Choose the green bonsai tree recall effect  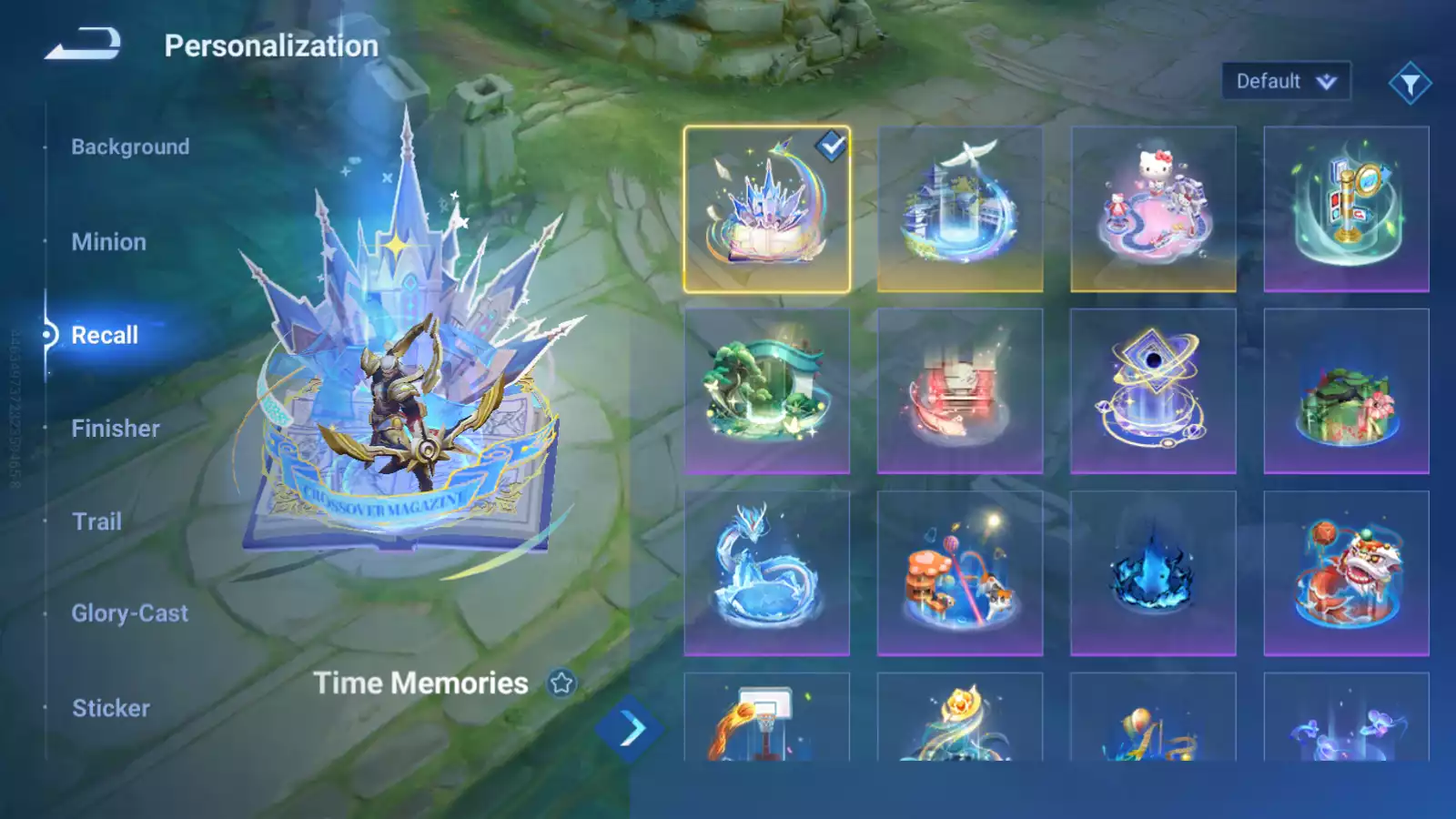[x=766, y=391]
